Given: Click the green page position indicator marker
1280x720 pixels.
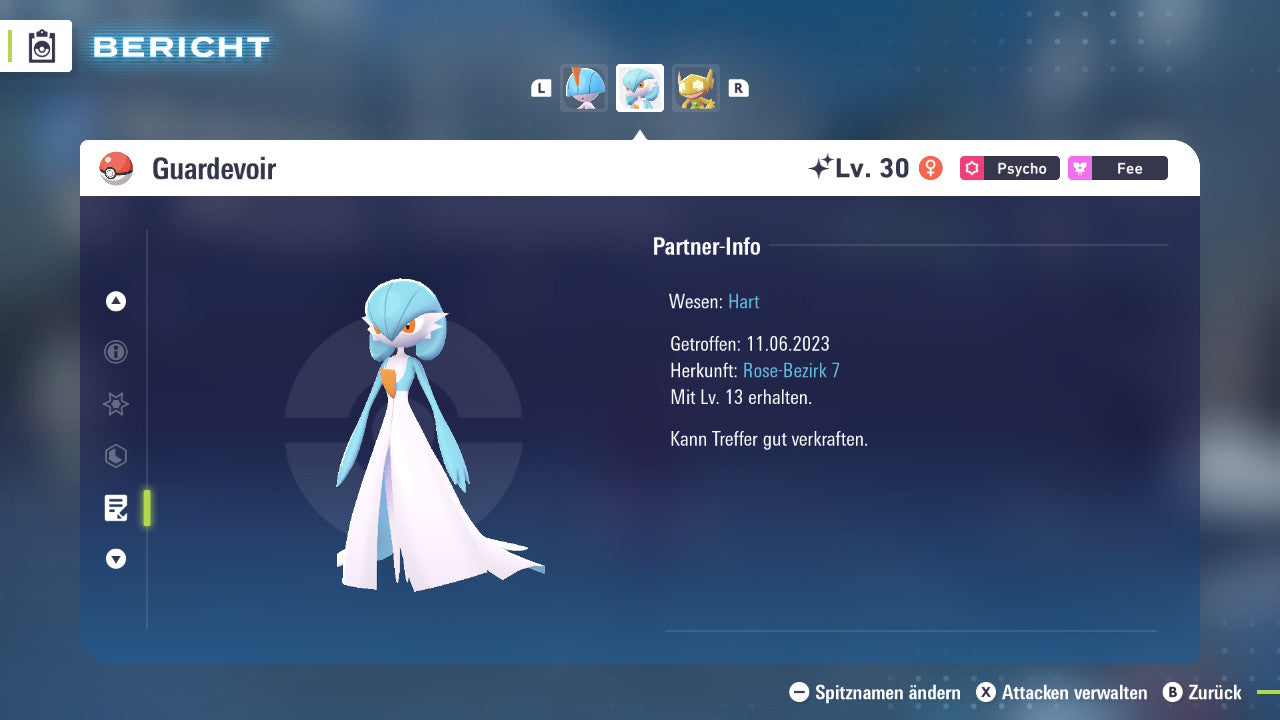Looking at the screenshot, I should tap(146, 508).
